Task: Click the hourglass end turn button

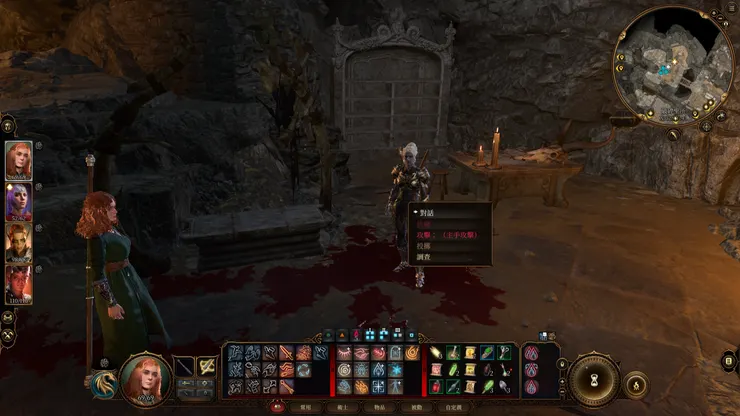Action: 594,380
